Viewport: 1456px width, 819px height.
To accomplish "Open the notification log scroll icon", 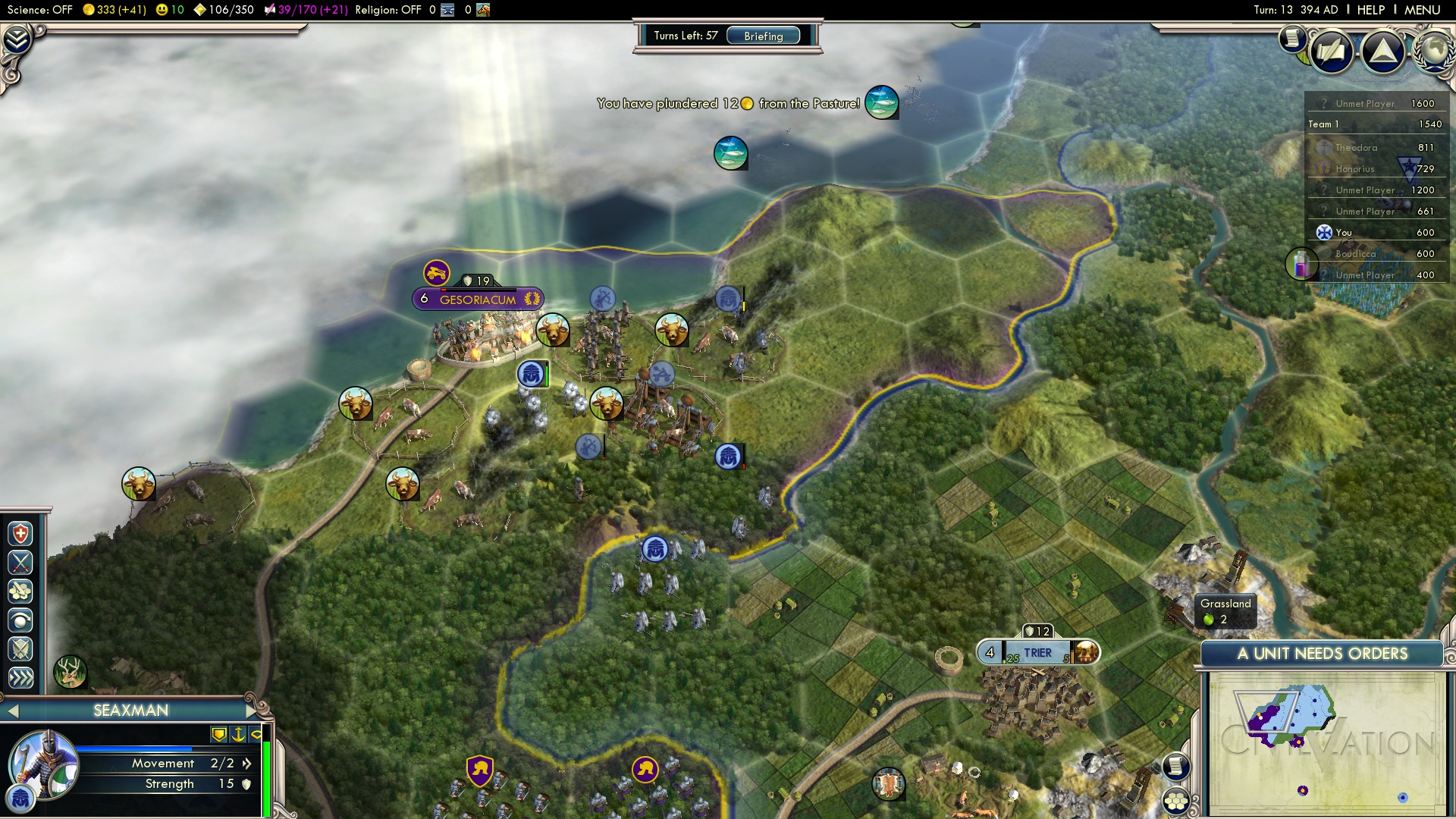I will click(1291, 38).
